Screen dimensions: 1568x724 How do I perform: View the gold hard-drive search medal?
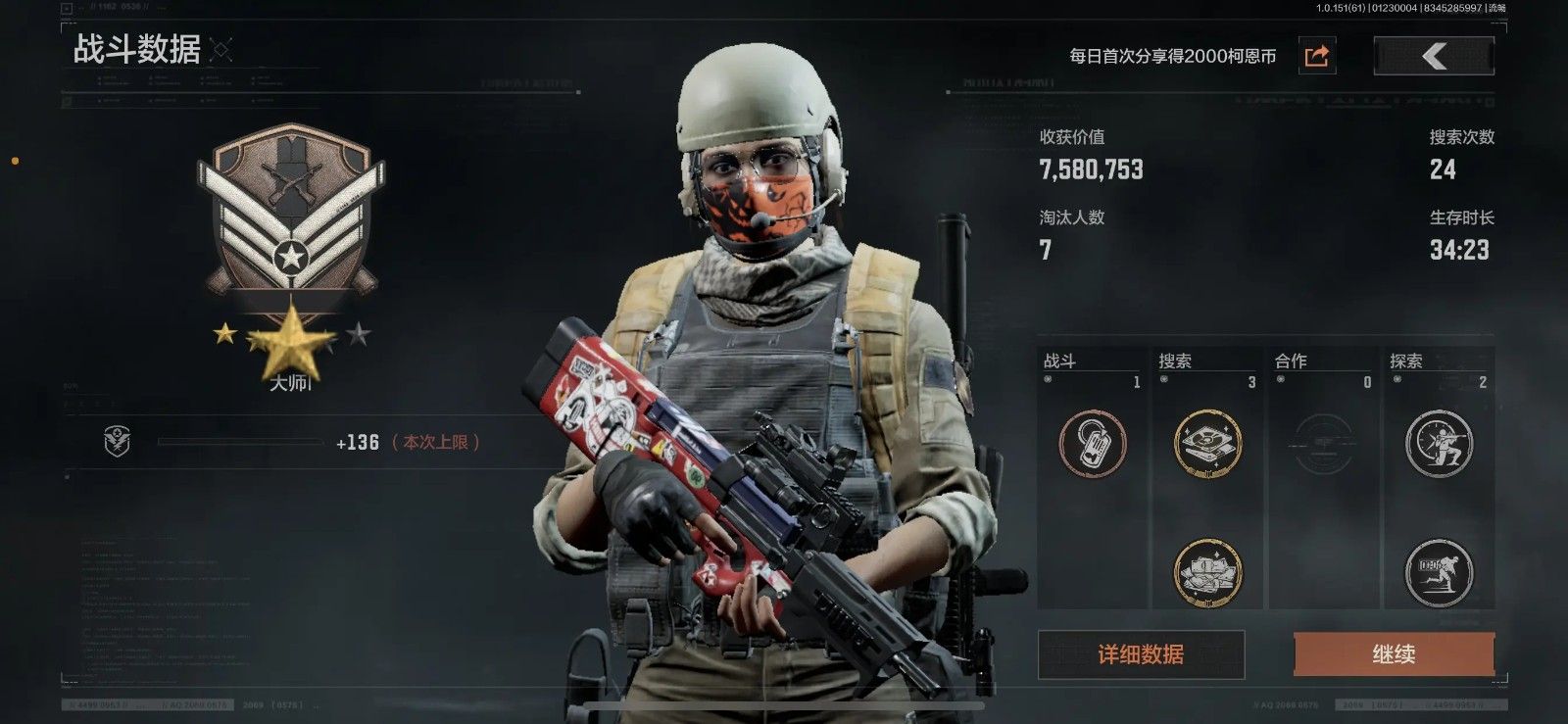(1207, 444)
